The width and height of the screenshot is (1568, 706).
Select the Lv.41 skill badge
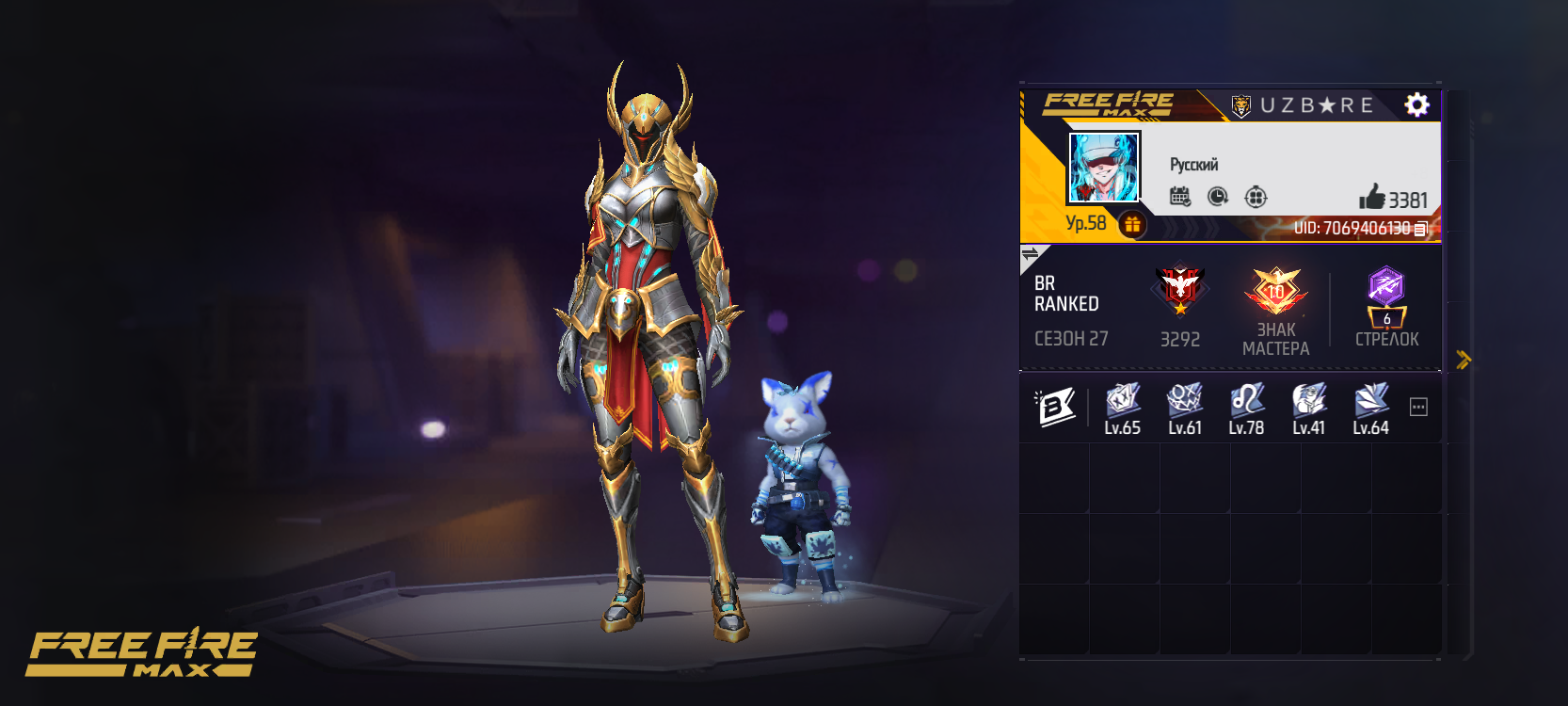point(1309,401)
